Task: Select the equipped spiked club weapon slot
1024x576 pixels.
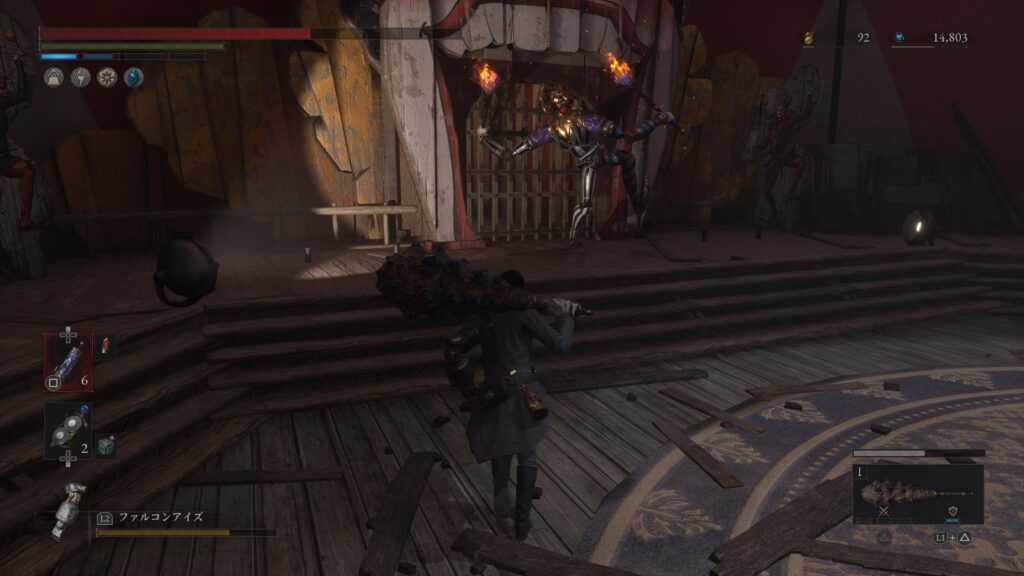Action: (x=918, y=493)
